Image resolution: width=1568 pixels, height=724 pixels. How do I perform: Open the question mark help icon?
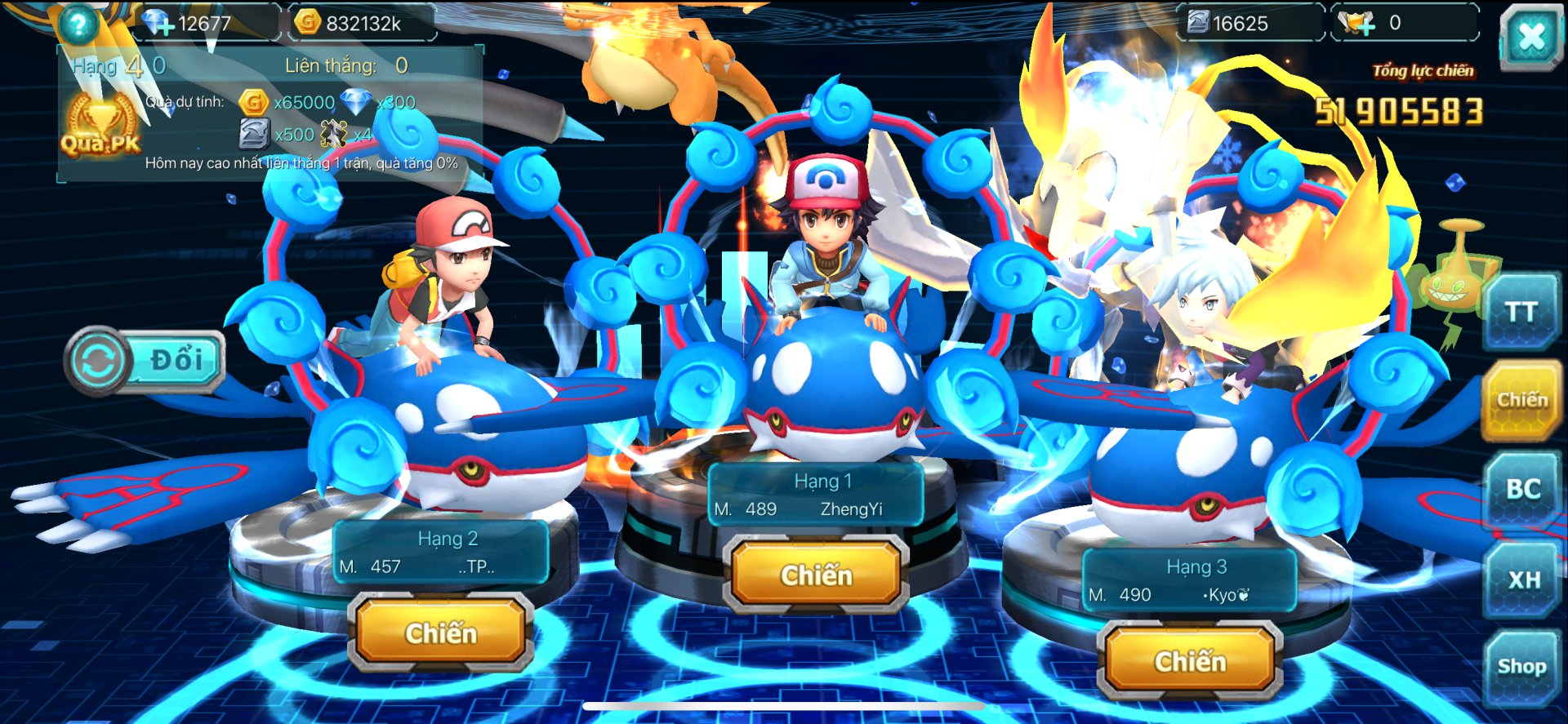[78, 24]
